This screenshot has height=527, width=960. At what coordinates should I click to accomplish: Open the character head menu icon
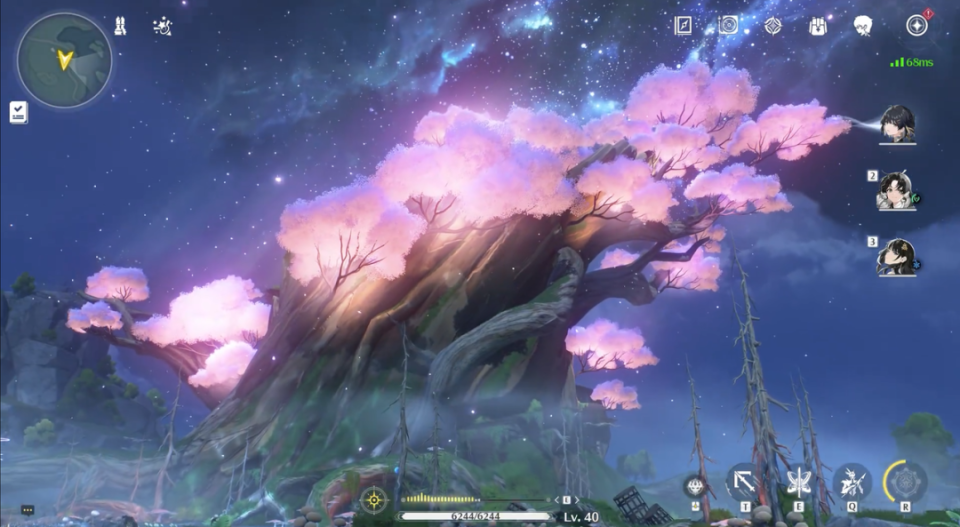[x=863, y=26]
